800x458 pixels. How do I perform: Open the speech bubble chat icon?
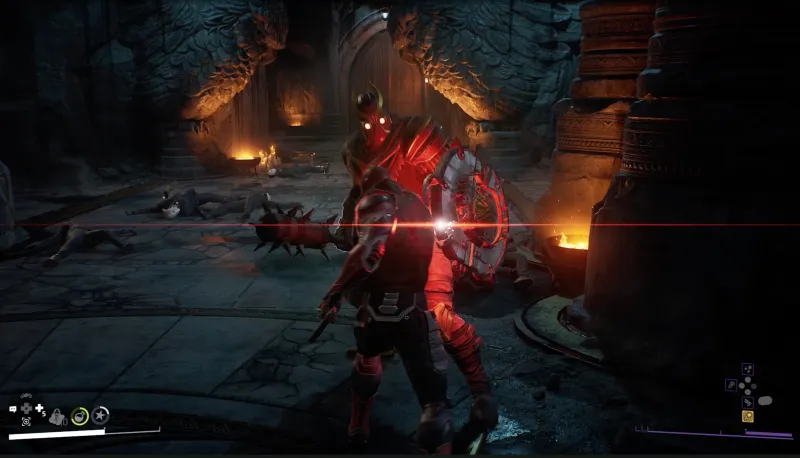[x=14, y=409]
